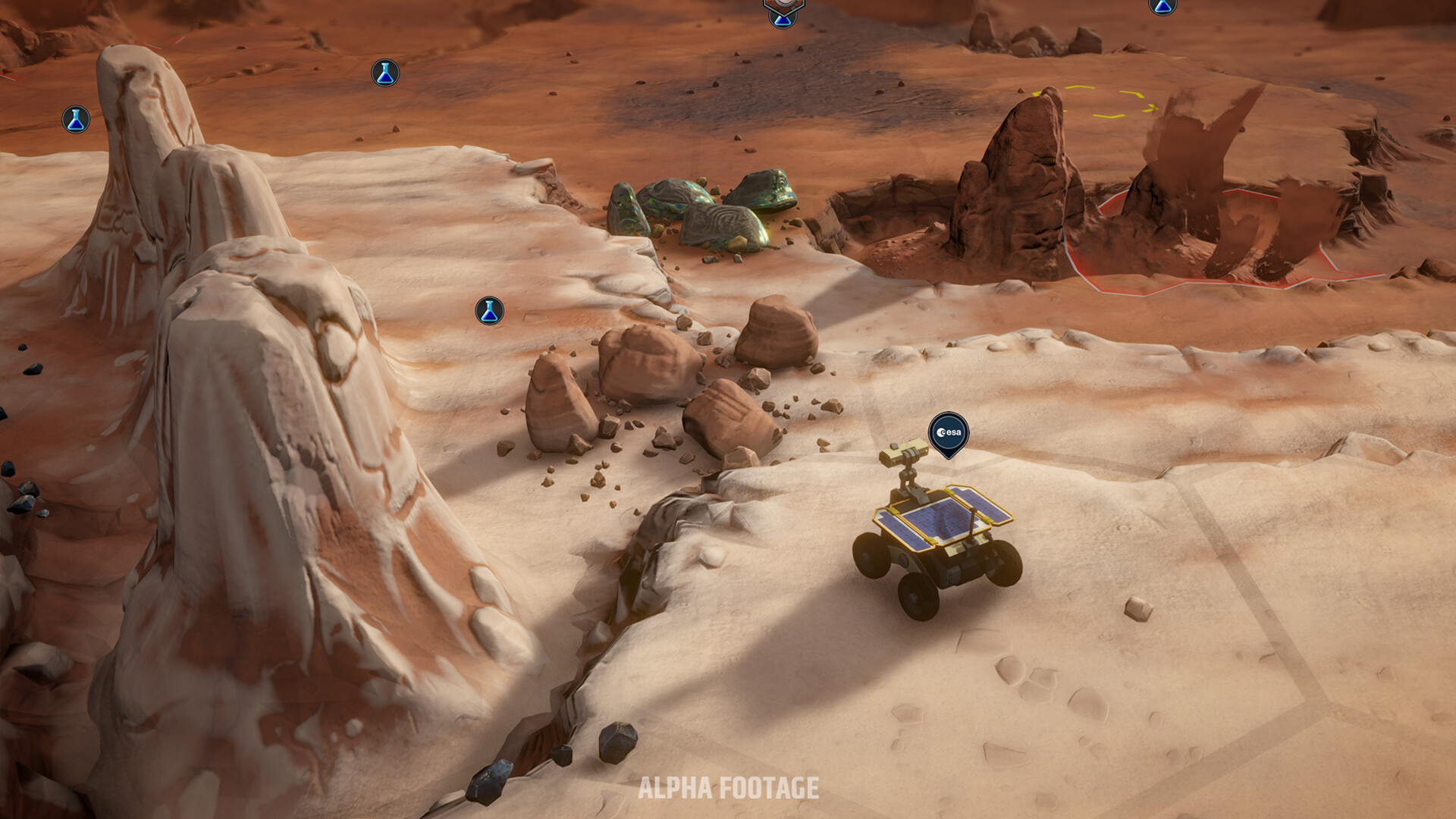
Task: Select the flask science marker near the left cliff
Action: coord(76,118)
